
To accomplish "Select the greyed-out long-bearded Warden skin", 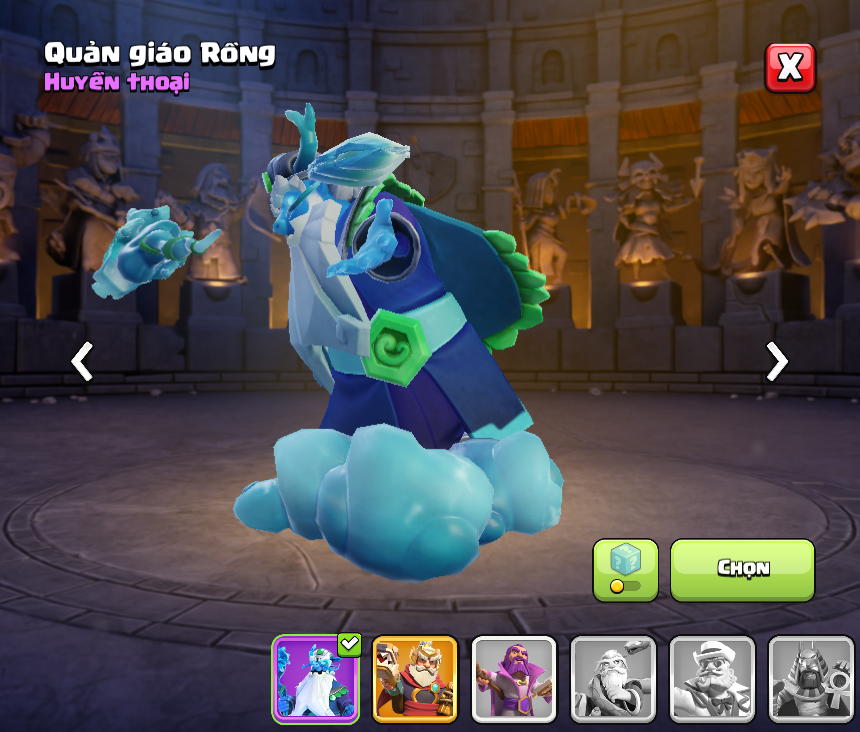I will pyautogui.click(x=613, y=679).
